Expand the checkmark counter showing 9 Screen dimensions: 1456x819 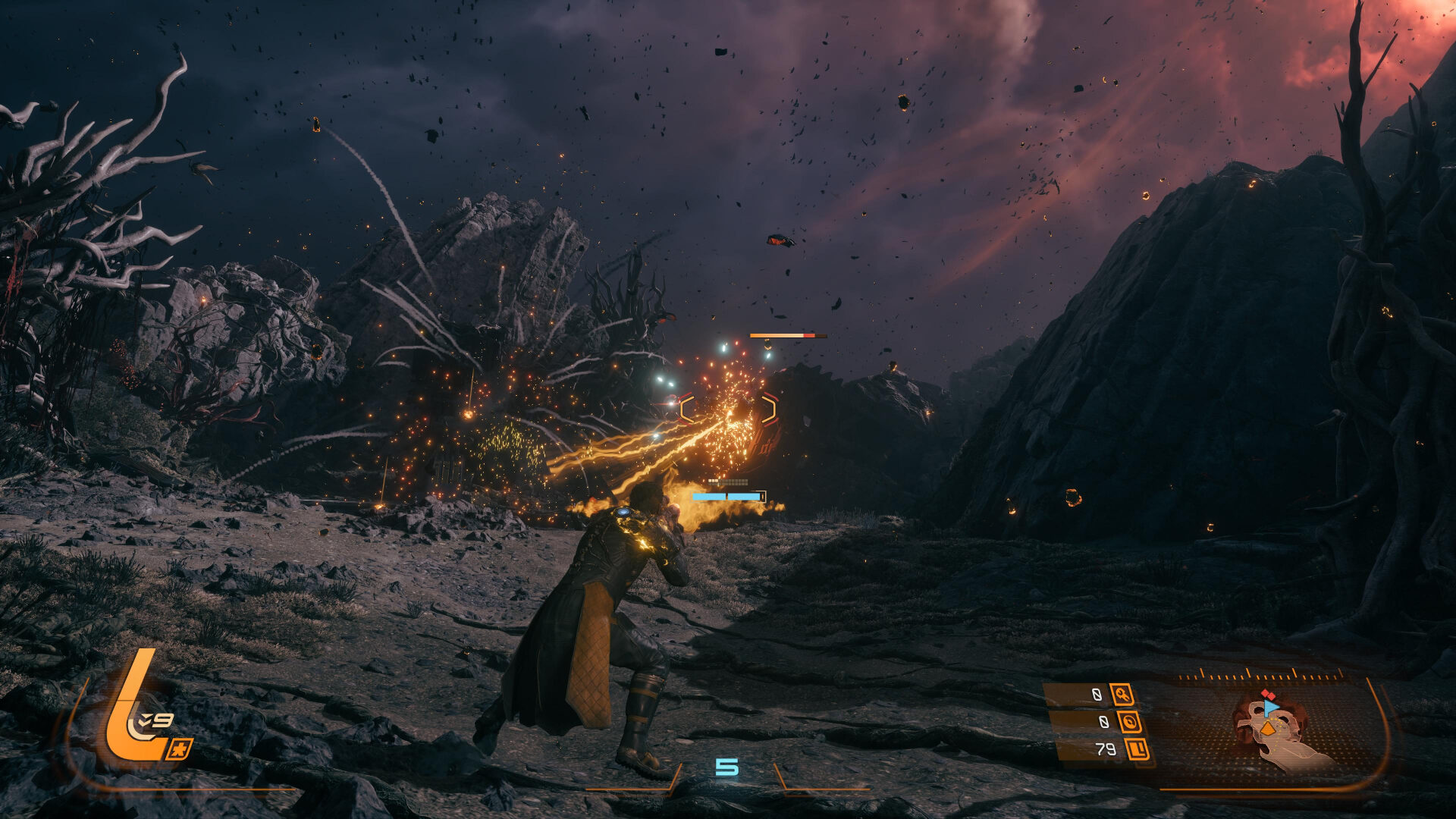157,719
